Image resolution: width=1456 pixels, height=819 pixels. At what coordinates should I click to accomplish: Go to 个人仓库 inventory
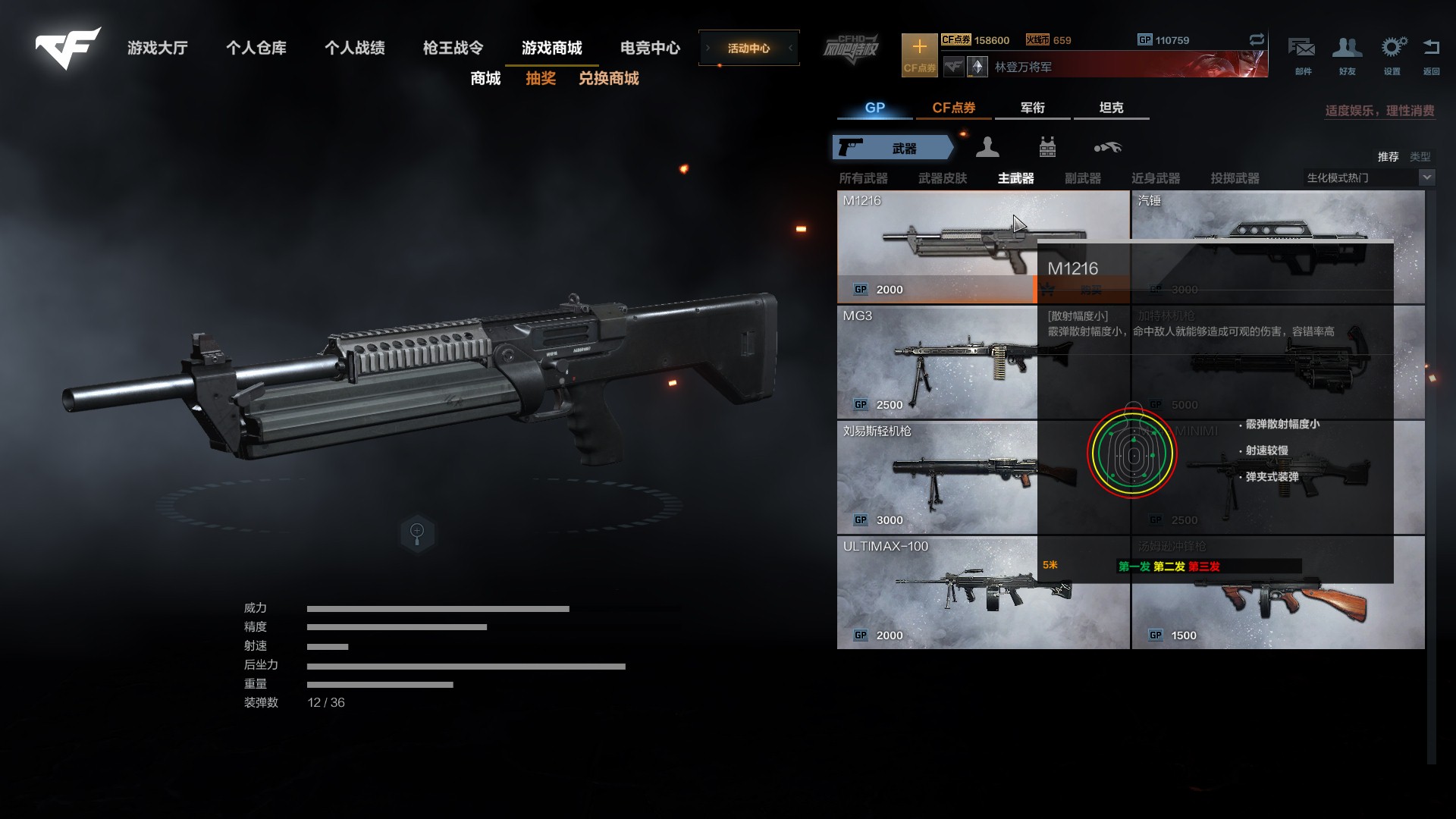(x=256, y=49)
